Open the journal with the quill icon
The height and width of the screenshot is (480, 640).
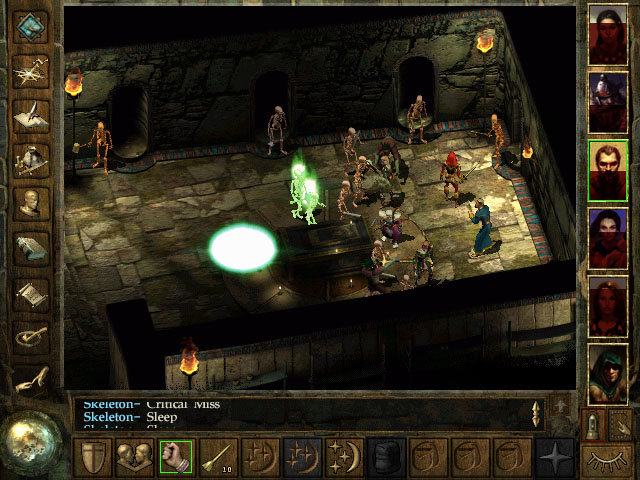pos(32,113)
